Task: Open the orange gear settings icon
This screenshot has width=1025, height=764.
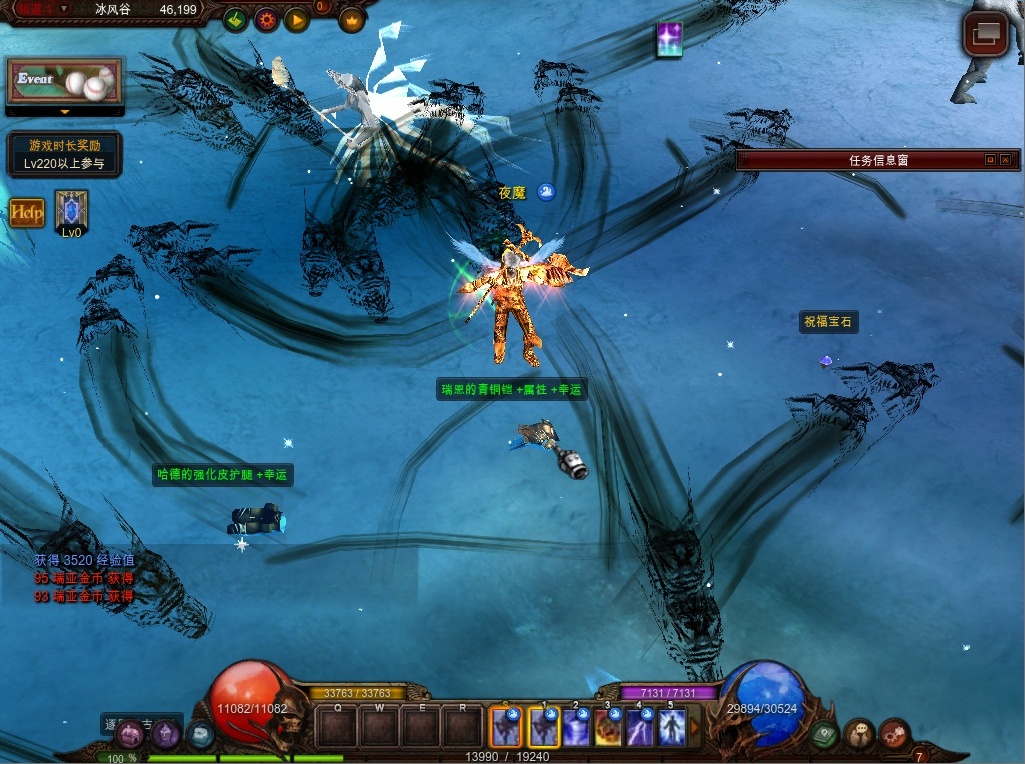Action: (x=266, y=19)
